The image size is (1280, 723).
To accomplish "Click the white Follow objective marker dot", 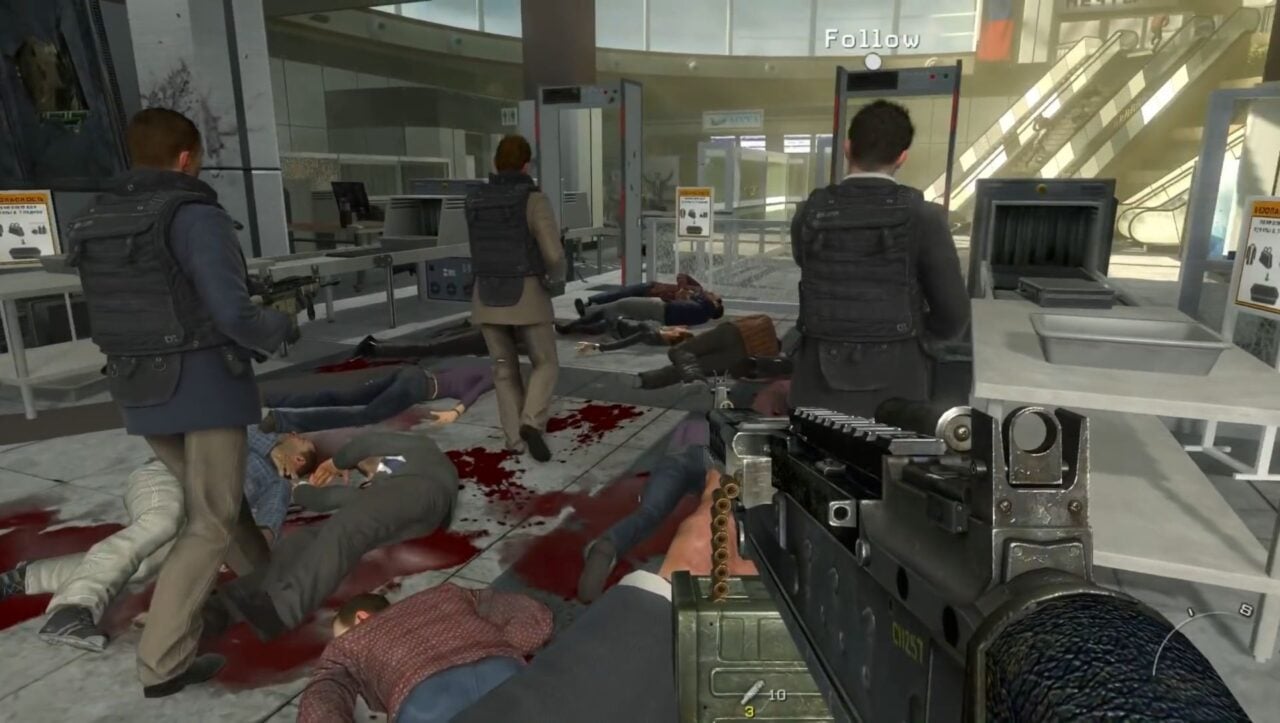I will click(874, 60).
